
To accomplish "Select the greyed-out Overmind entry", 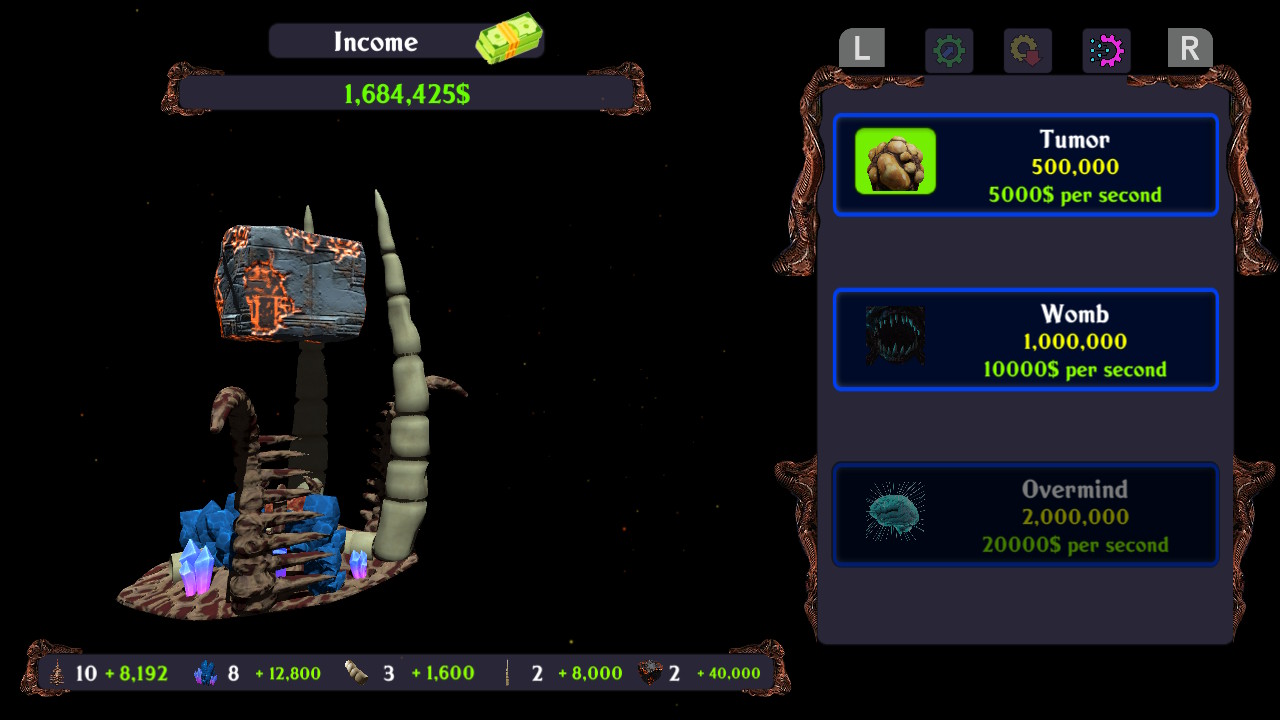I will click(x=1026, y=514).
